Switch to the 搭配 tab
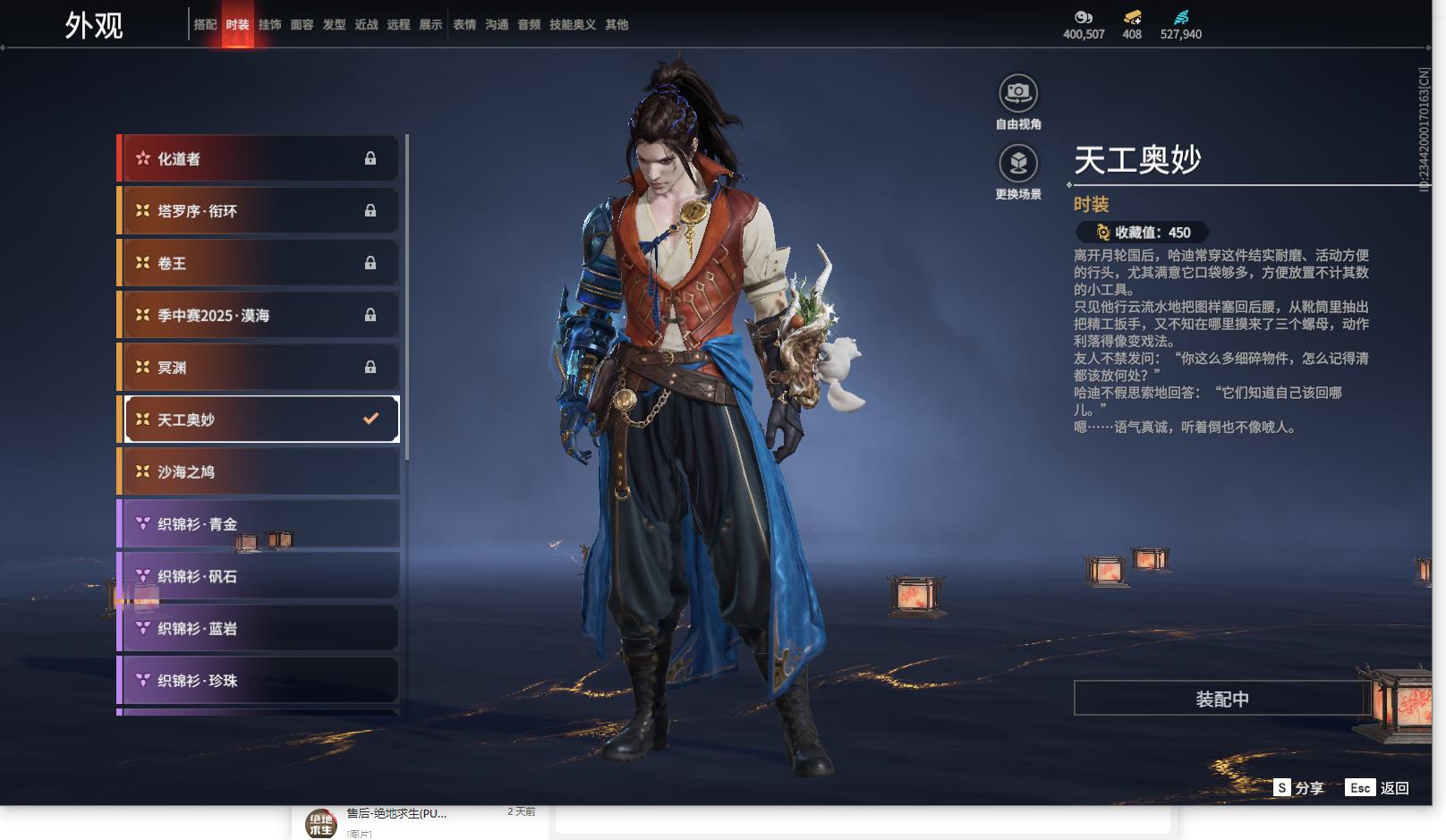Image resolution: width=1446 pixels, height=840 pixels. 205,25
